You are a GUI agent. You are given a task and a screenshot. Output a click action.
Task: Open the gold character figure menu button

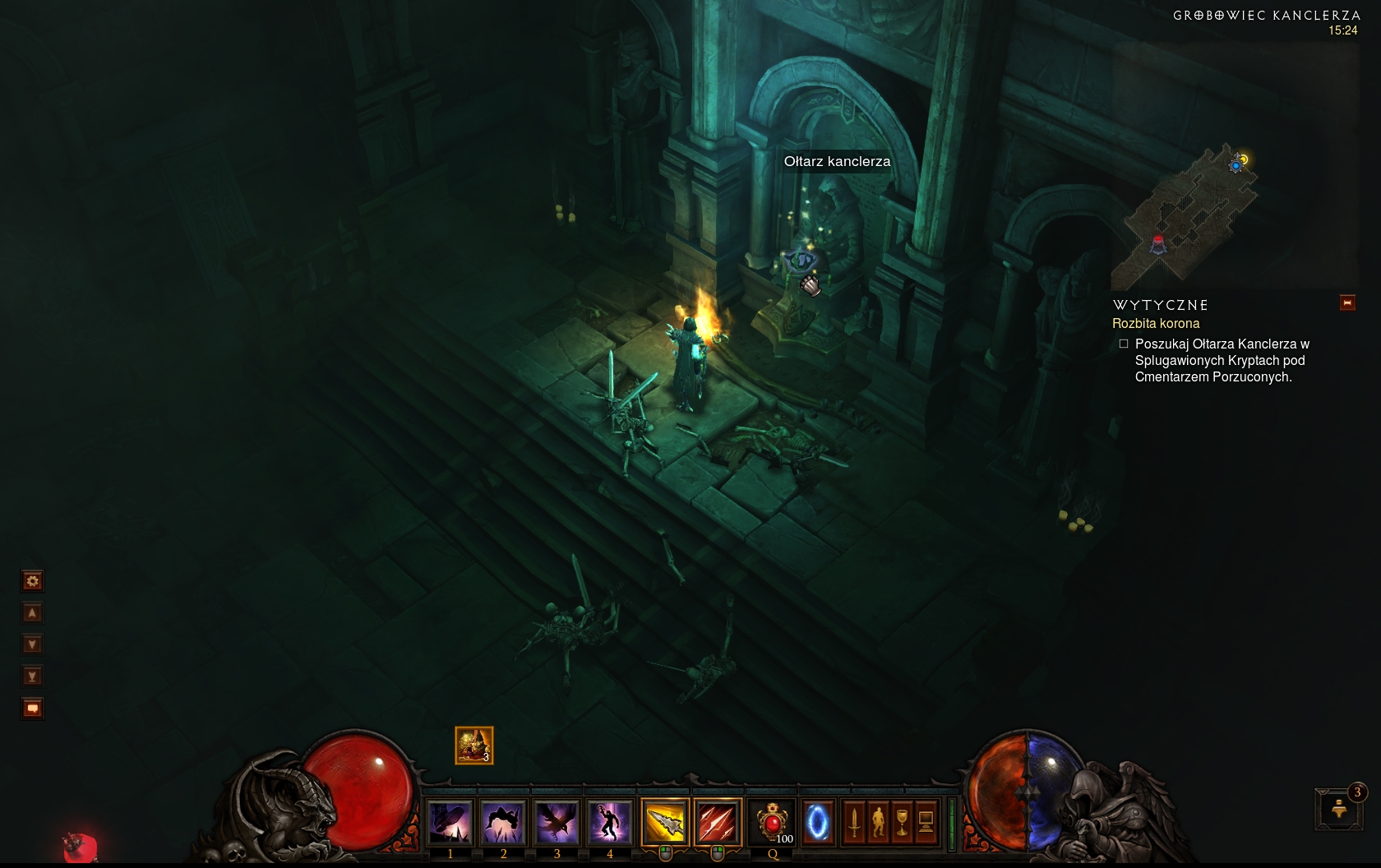click(x=878, y=821)
